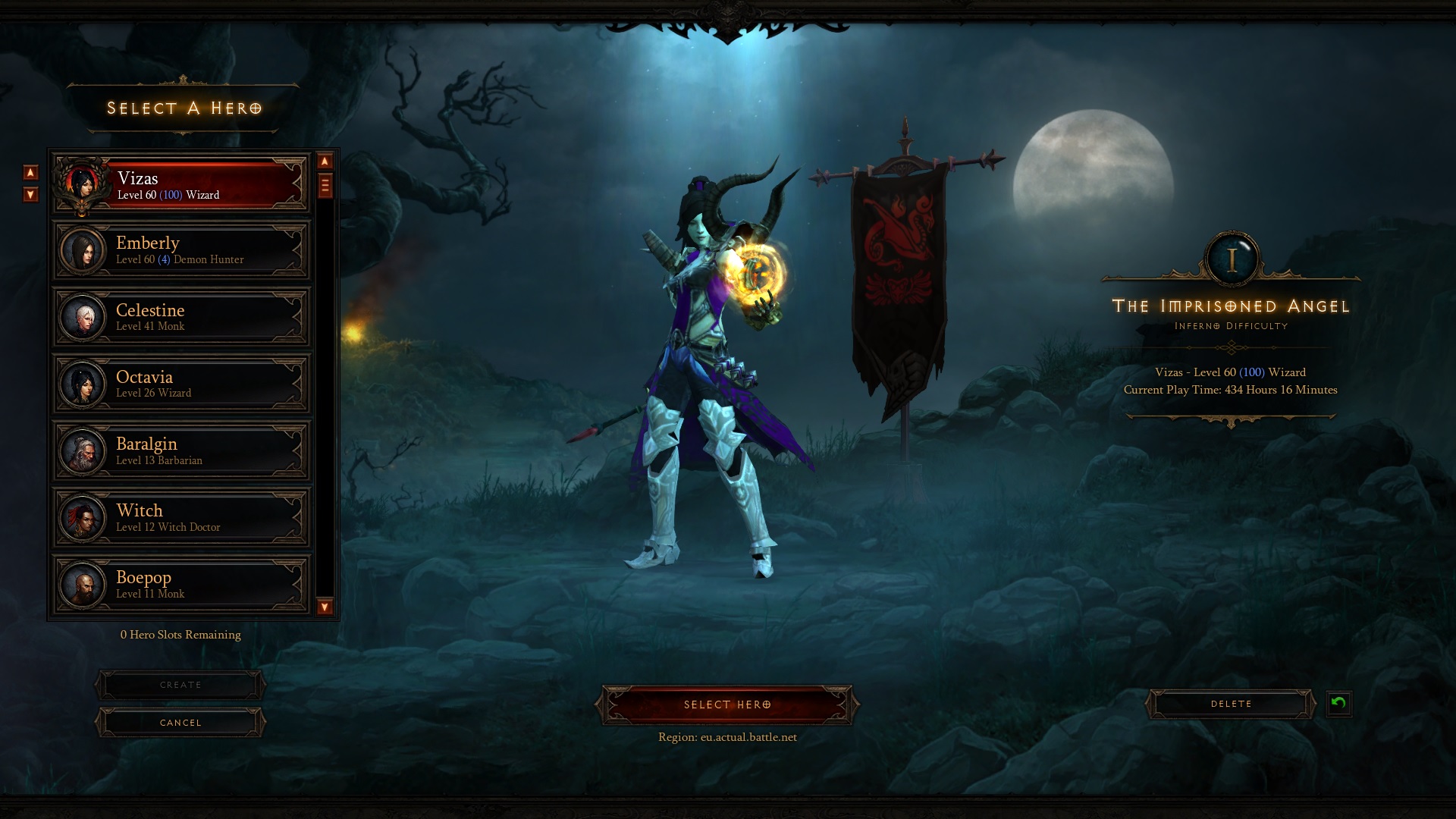Delete the selected hero
Screen dimensions: 1456x819
(1231, 704)
